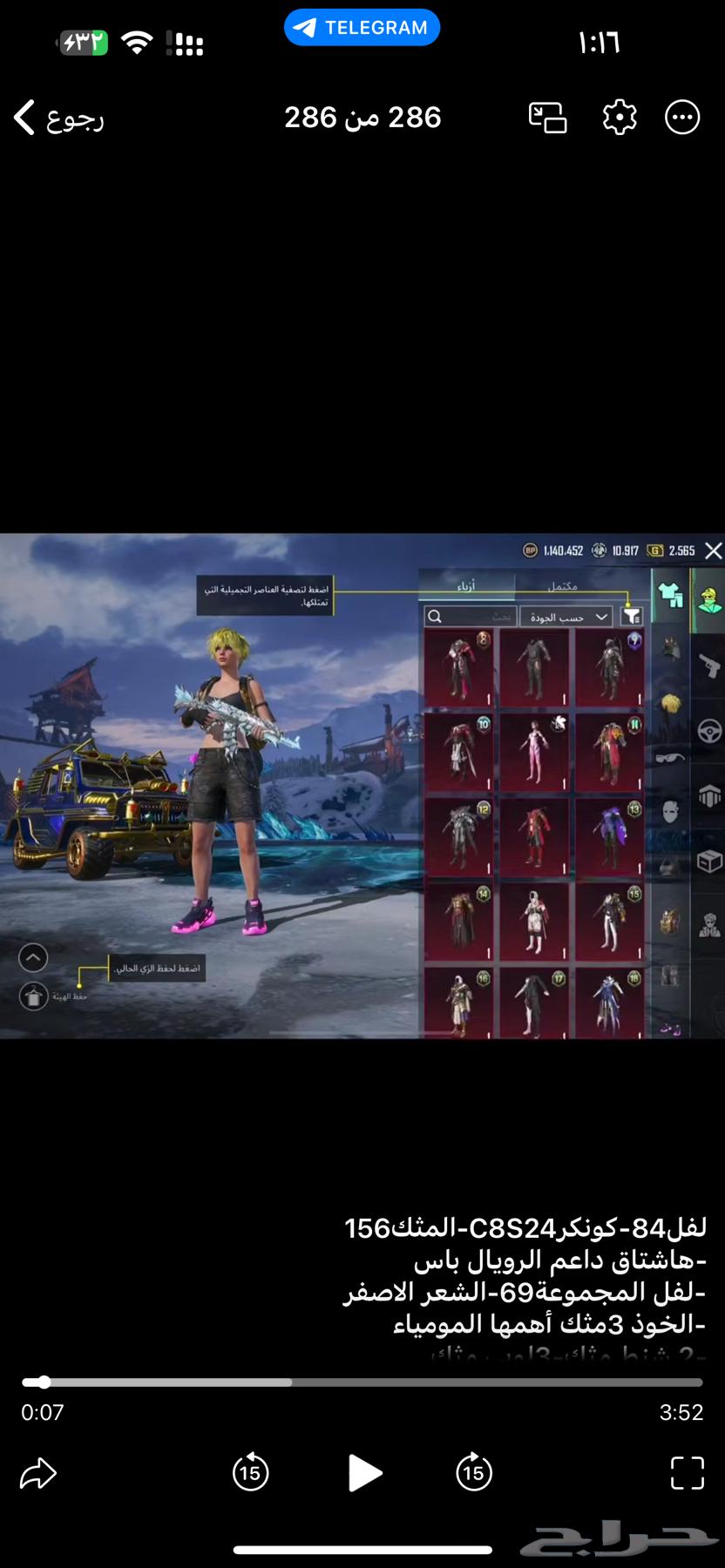
Task: Open the face mask category
Action: pos(670,812)
